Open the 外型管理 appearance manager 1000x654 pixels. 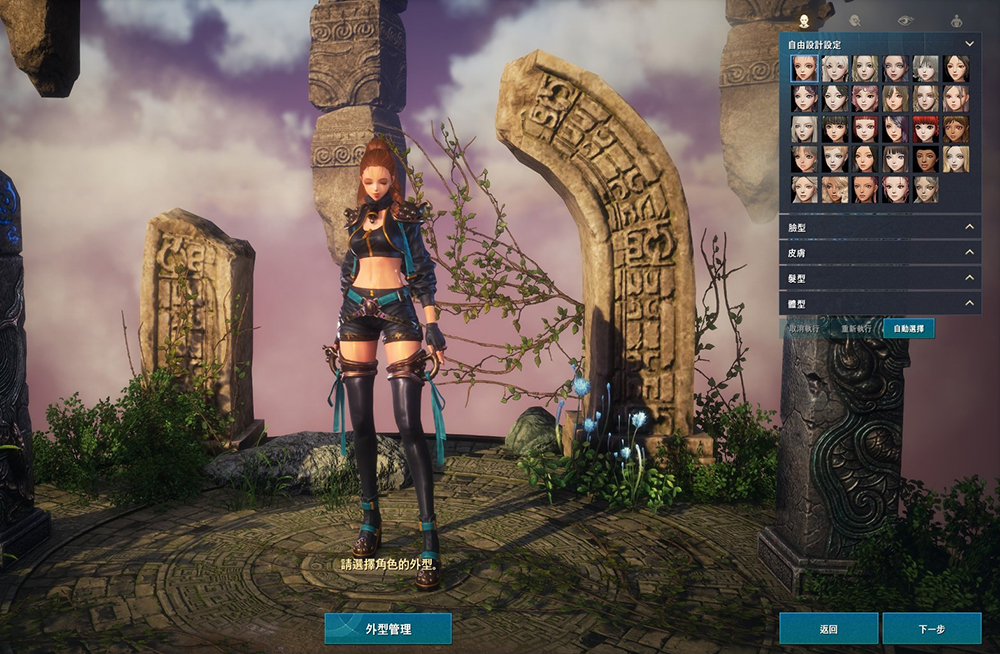[x=388, y=629]
